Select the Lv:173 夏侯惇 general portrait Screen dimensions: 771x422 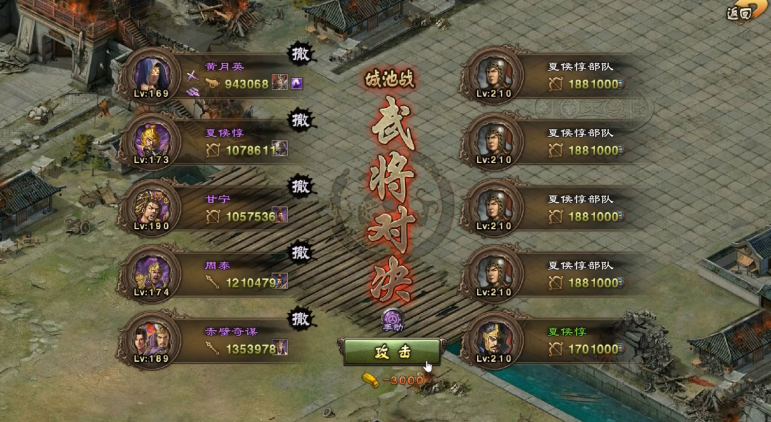pos(150,140)
